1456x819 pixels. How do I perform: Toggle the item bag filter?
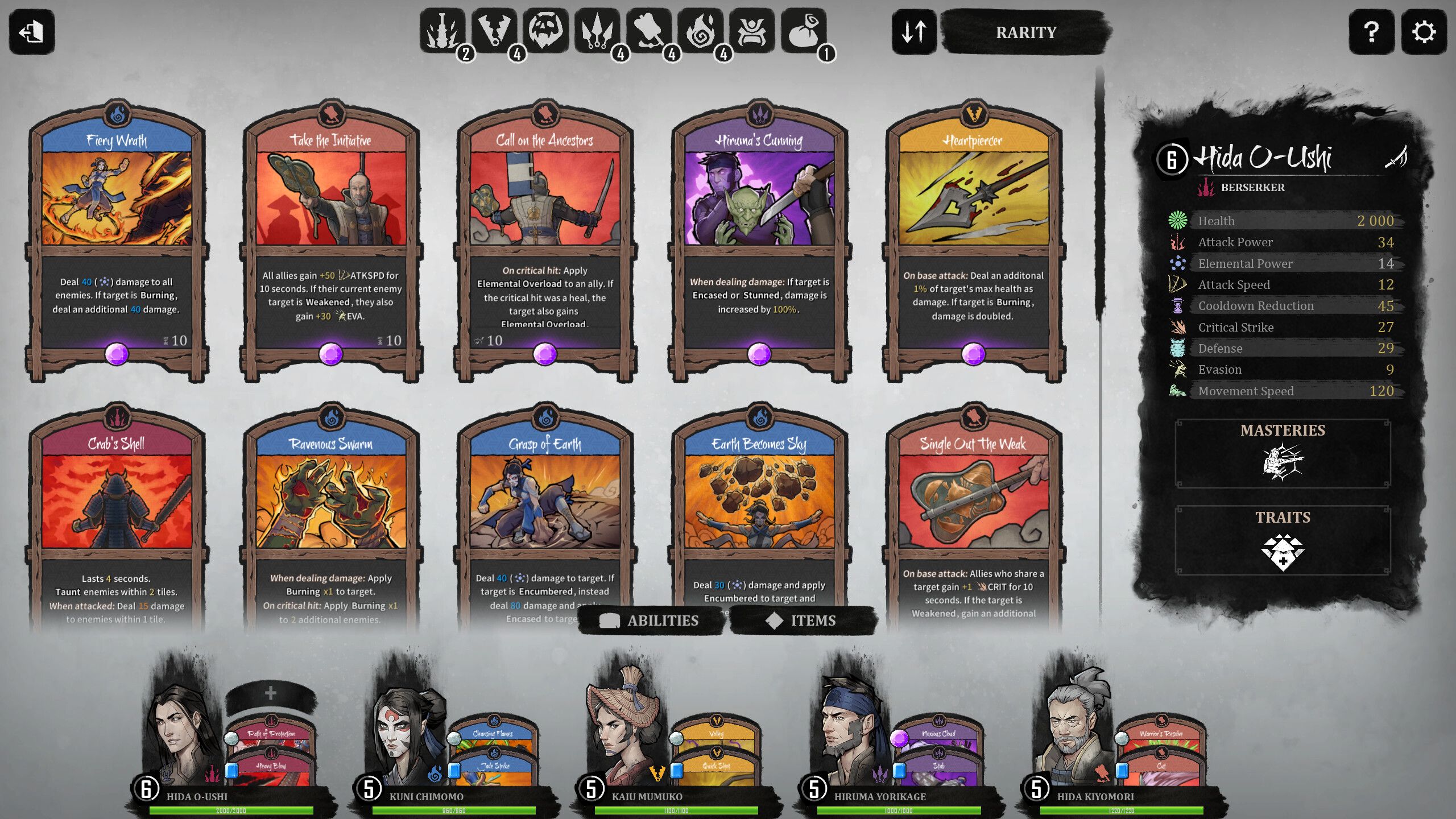click(804, 30)
